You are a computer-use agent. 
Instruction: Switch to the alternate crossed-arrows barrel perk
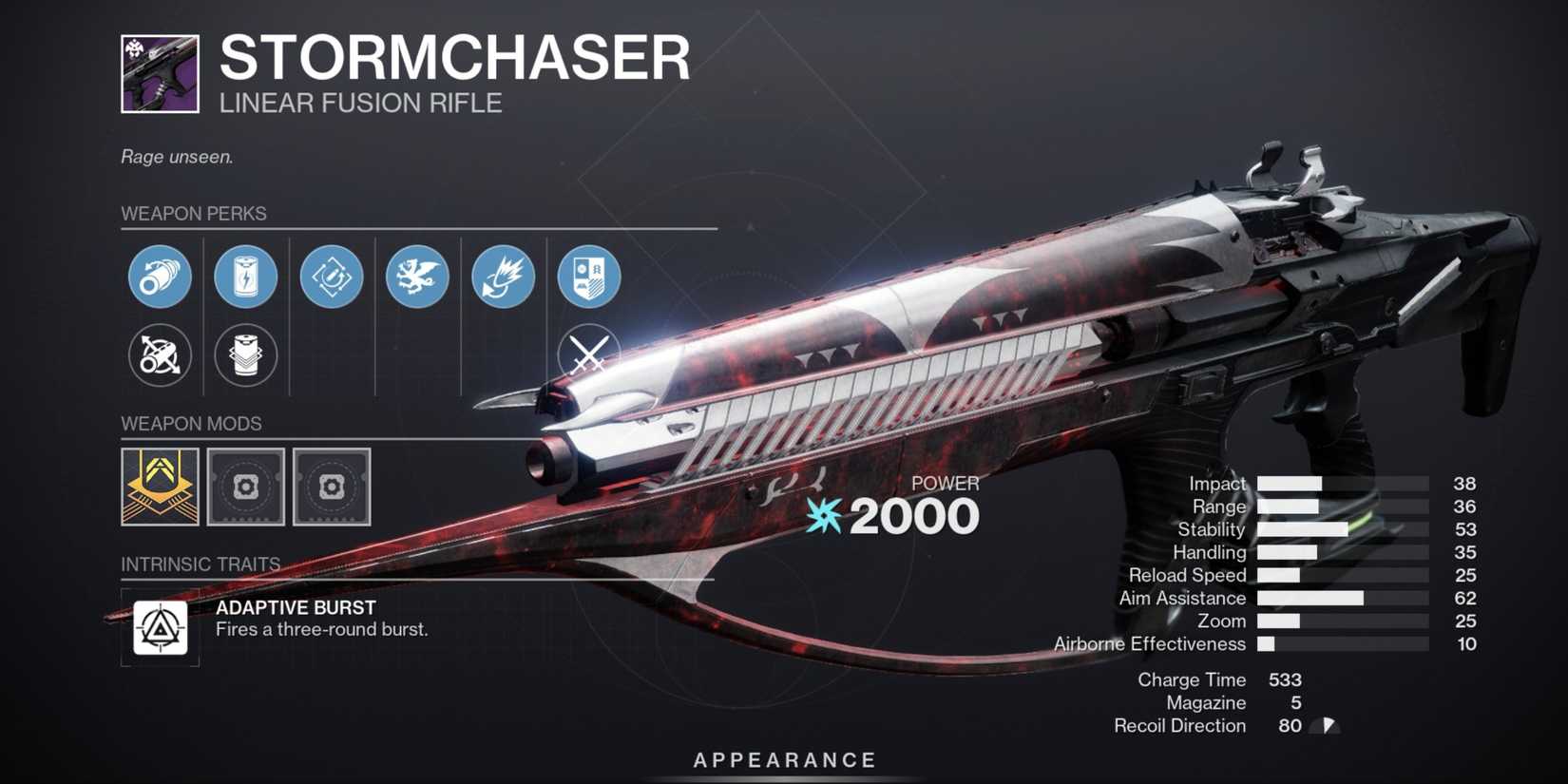pos(160,354)
